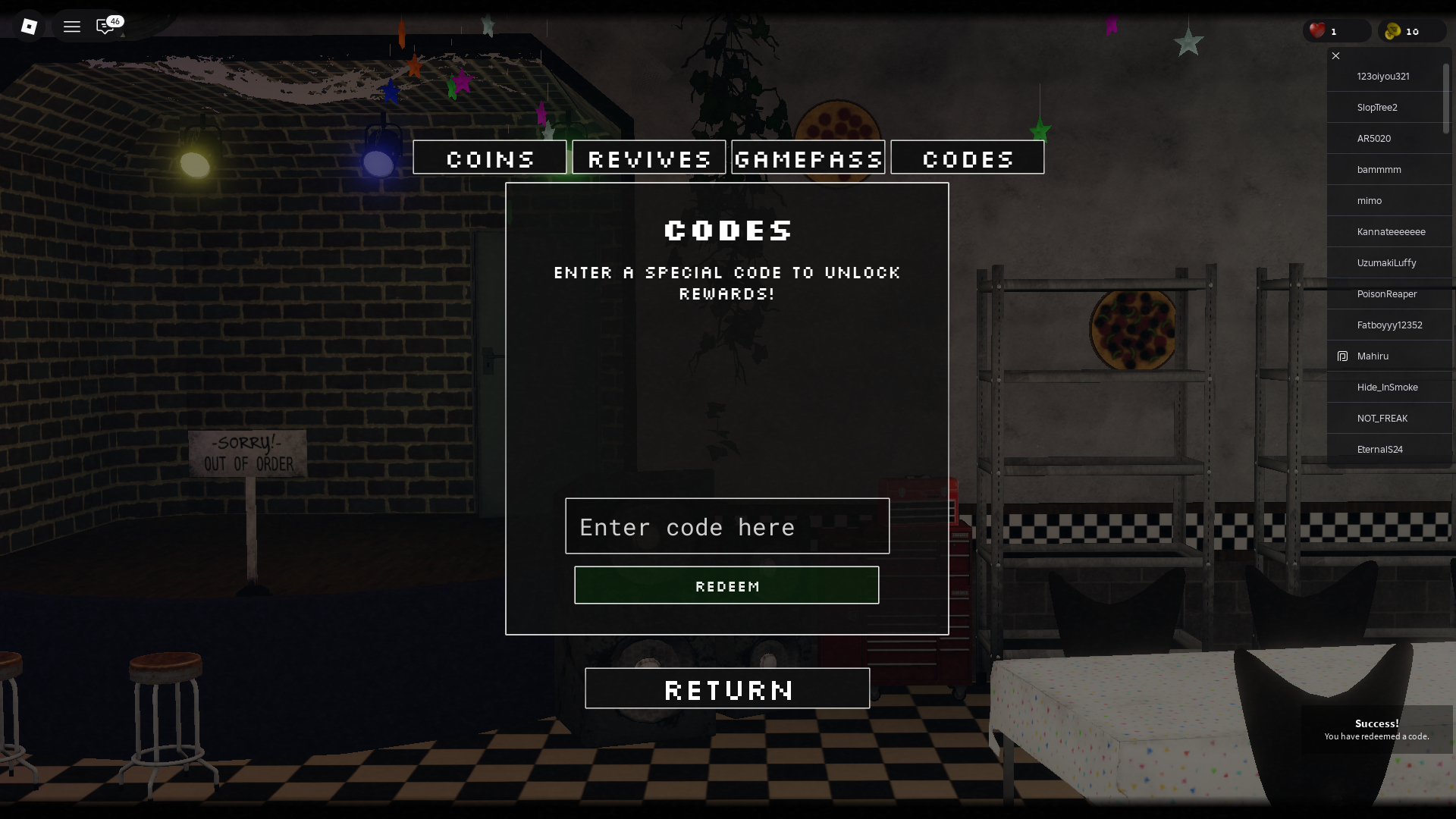Select player 123oiyou321 in the list
This screenshot has width=1456, height=819.
coord(1383,76)
